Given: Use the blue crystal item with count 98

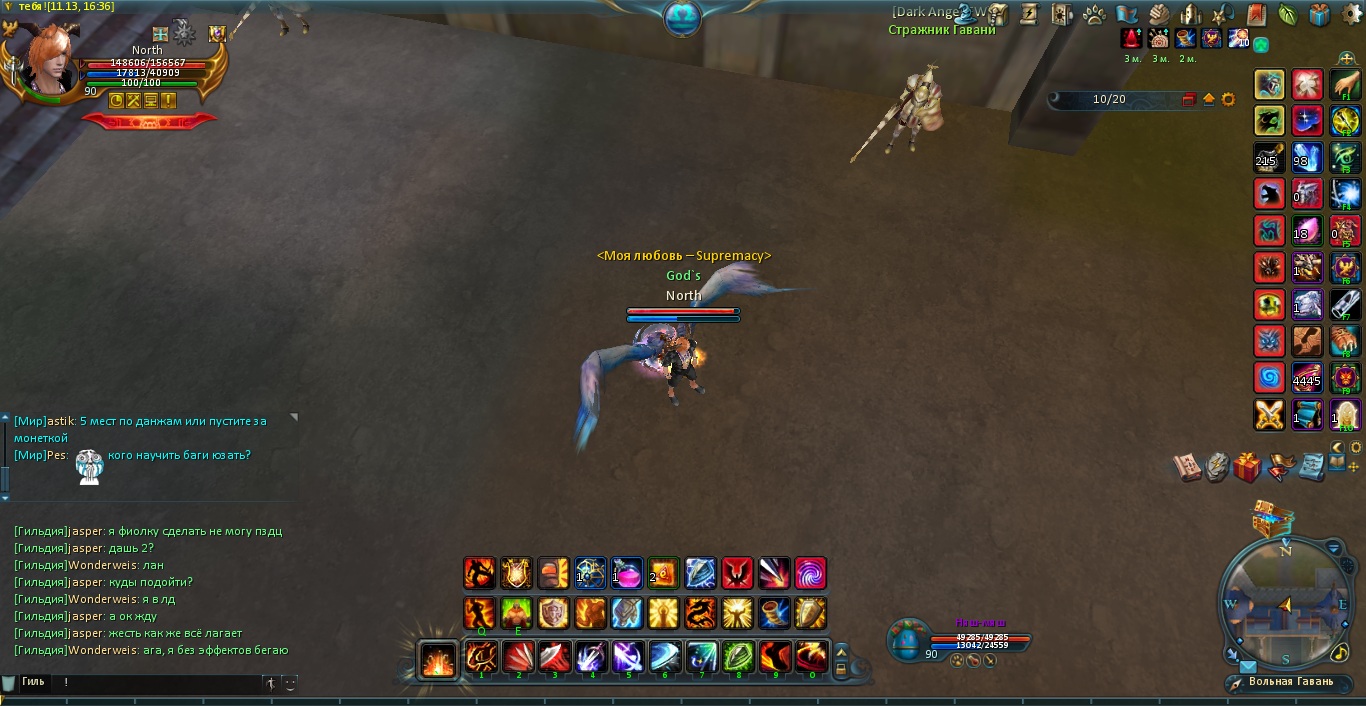Looking at the screenshot, I should point(1307,157).
